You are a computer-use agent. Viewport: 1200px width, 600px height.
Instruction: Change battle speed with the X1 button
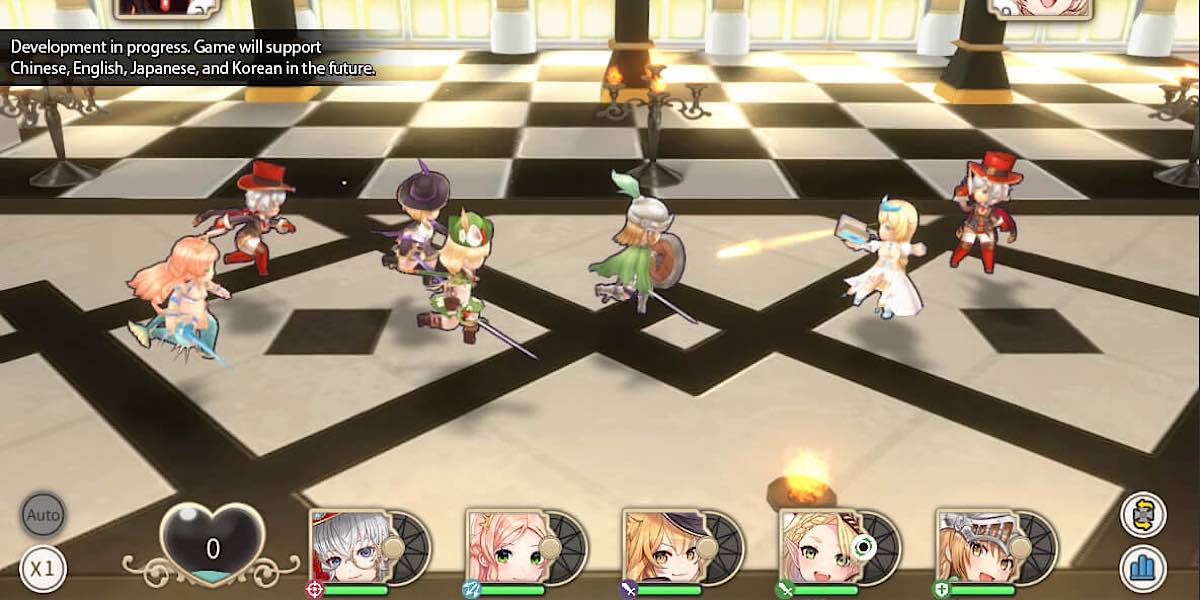pos(43,569)
